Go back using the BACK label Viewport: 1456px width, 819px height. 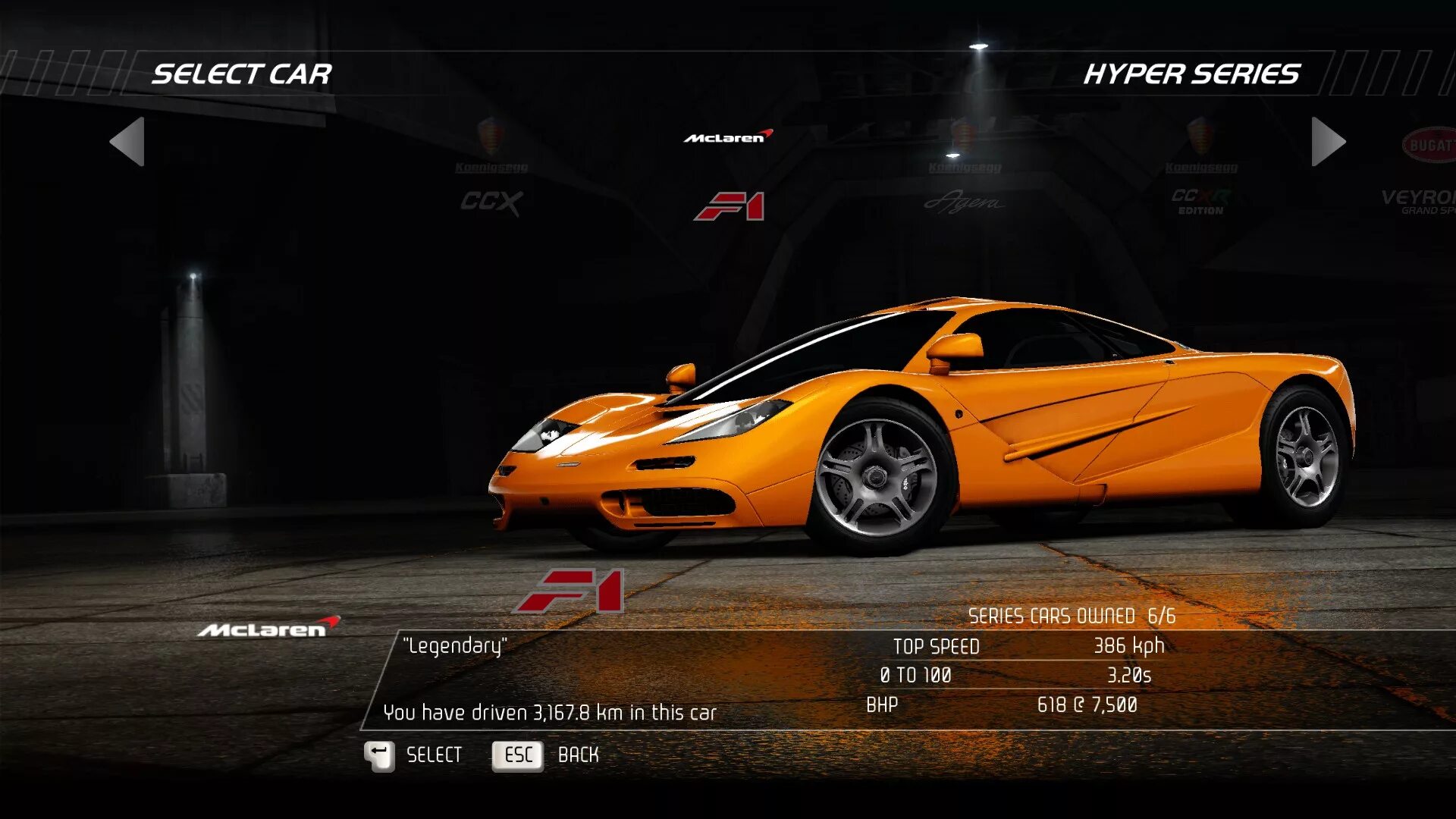[578, 755]
